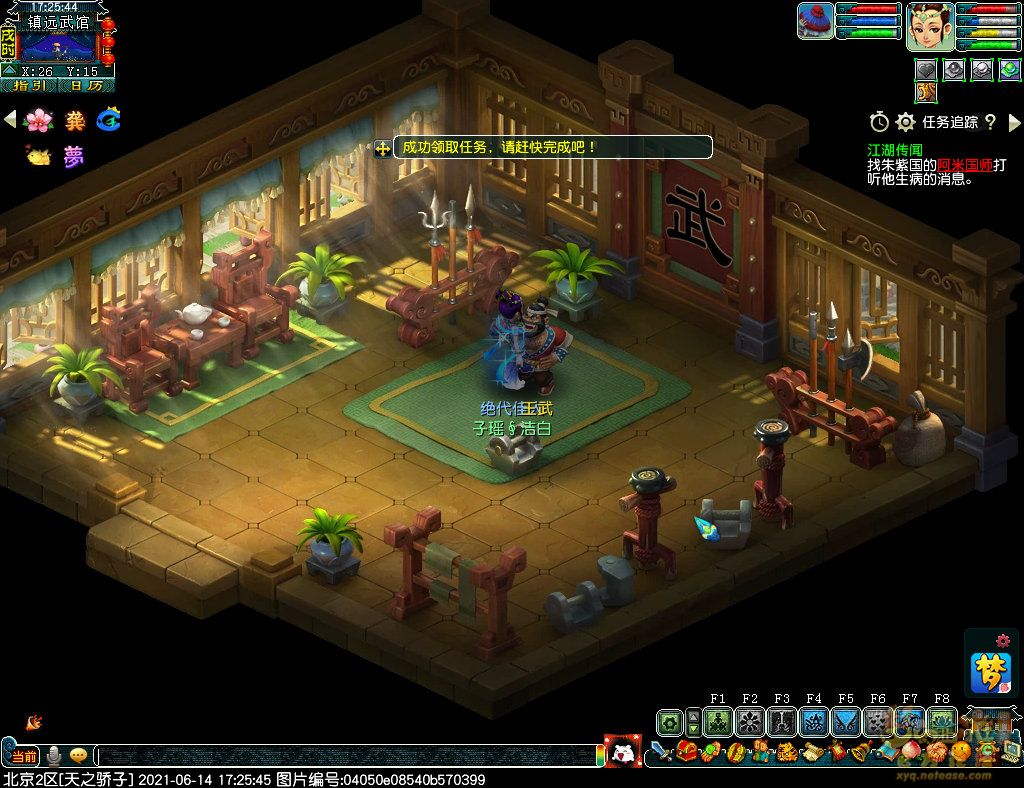Image resolution: width=1024 pixels, height=788 pixels.
Task: Open quest tracker gear settings
Action: [906, 122]
